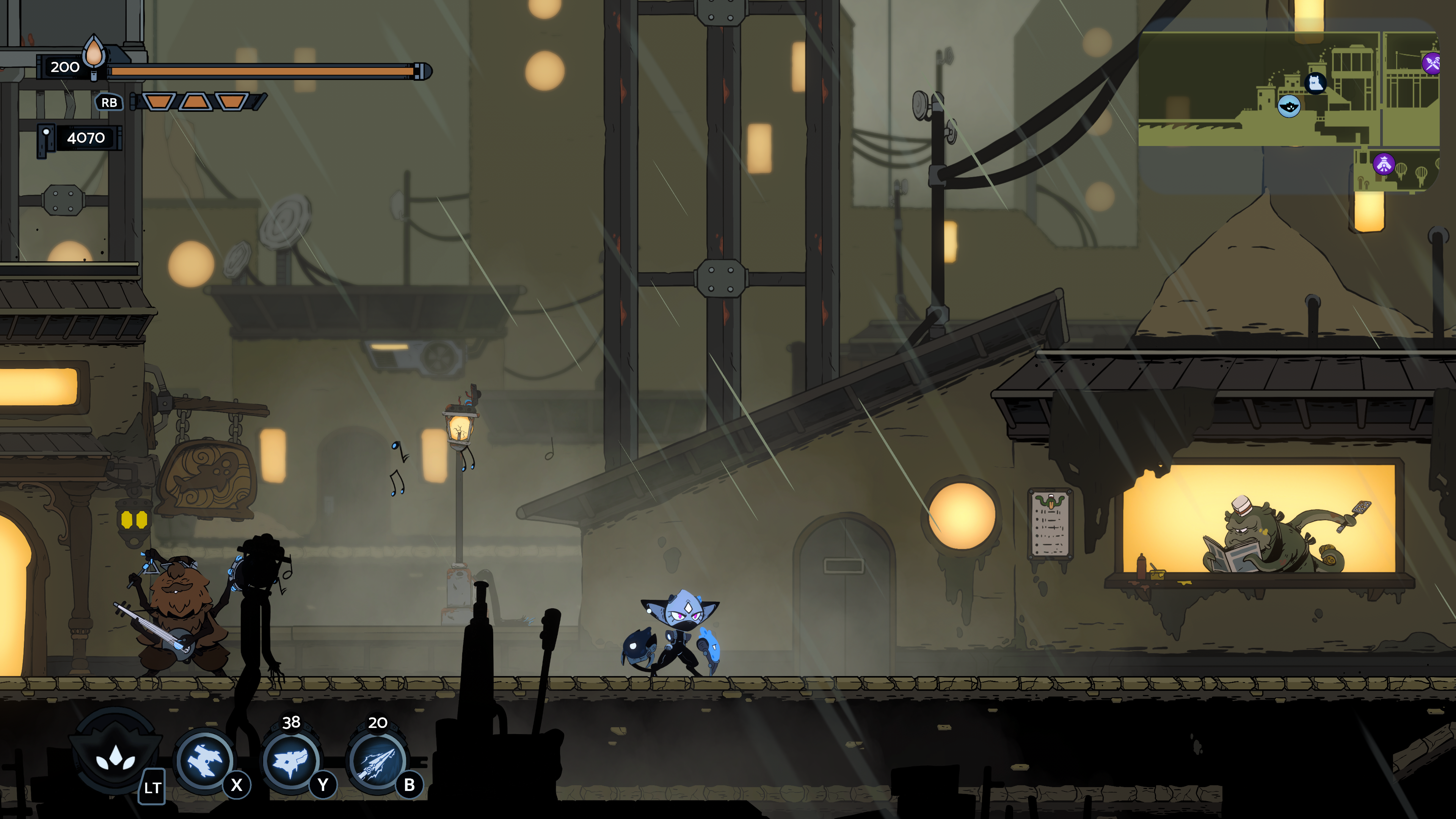Use the beast-head ability with 38 charges
Viewport: 1456px width, 819px height.
(290, 761)
